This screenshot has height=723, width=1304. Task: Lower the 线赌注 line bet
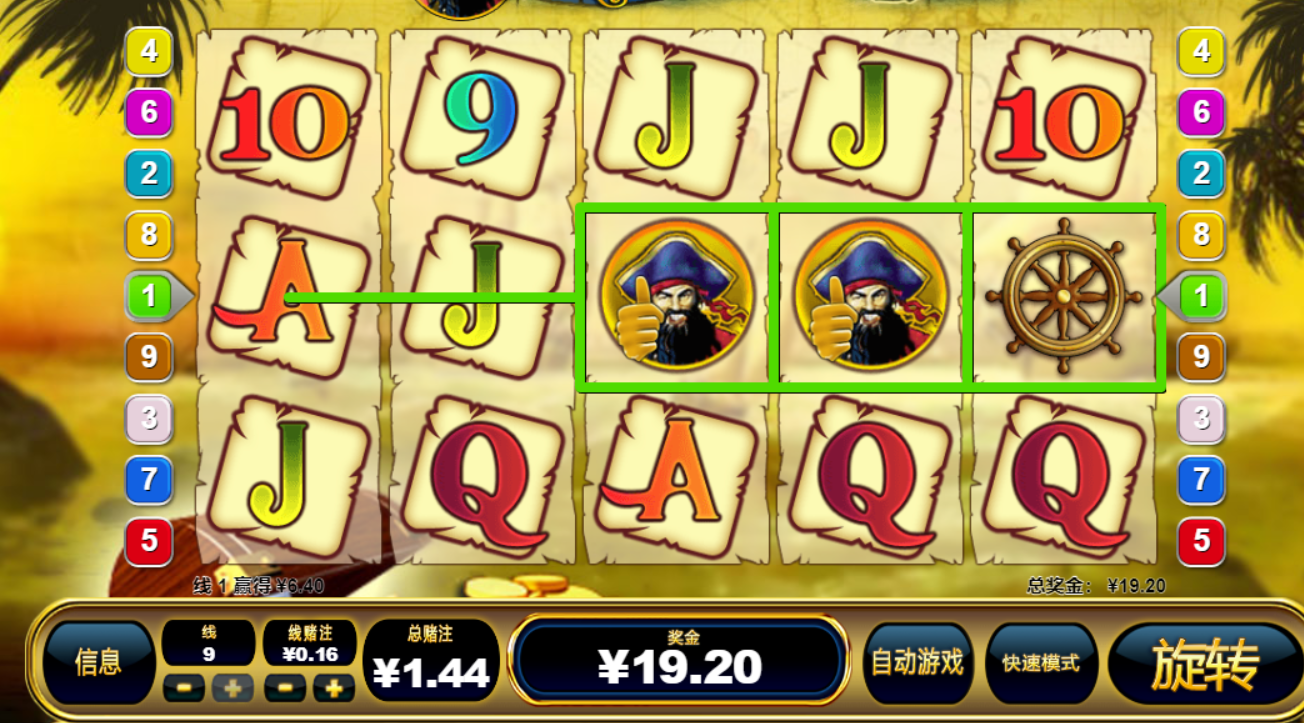[x=285, y=688]
